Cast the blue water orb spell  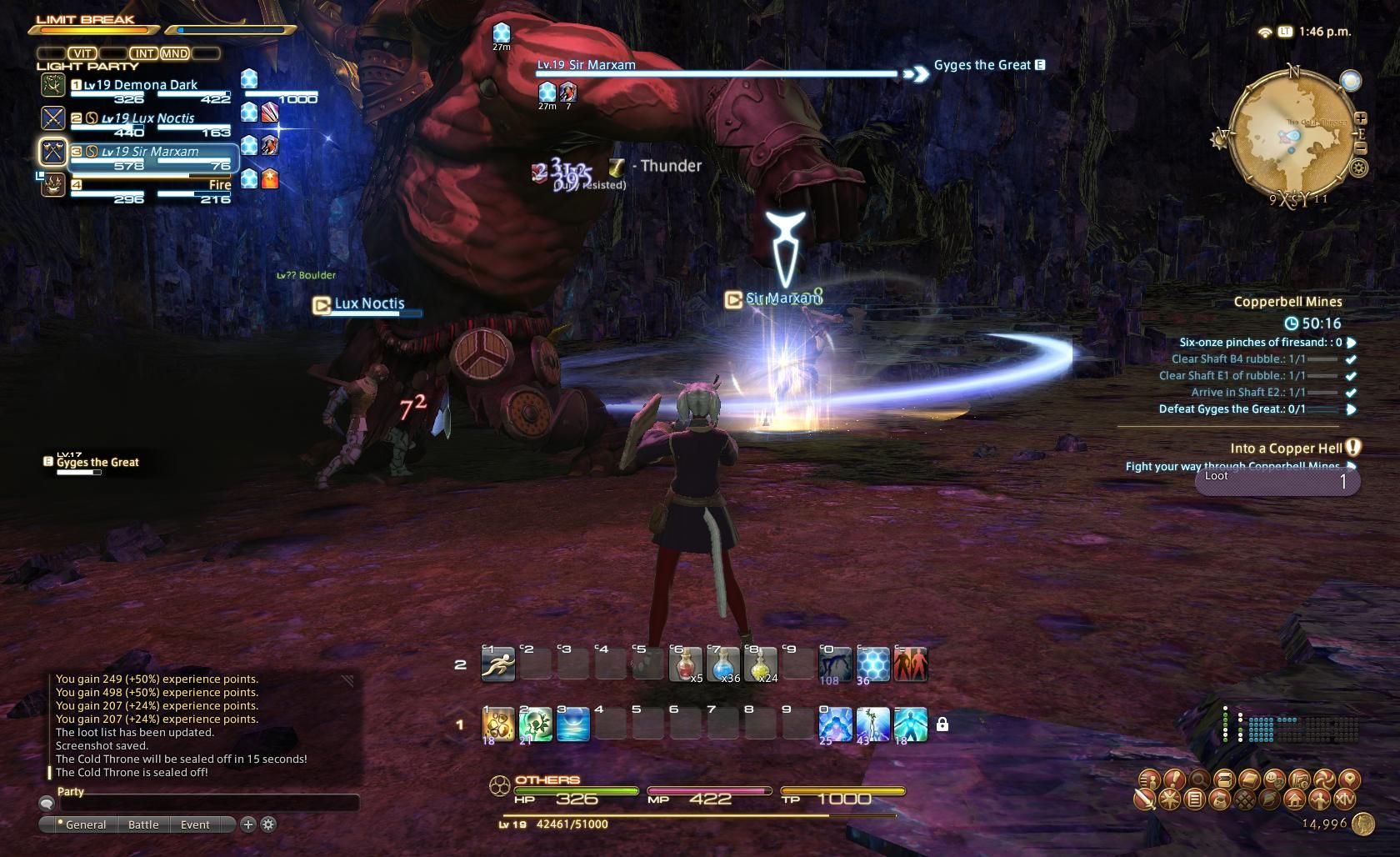tap(573, 724)
